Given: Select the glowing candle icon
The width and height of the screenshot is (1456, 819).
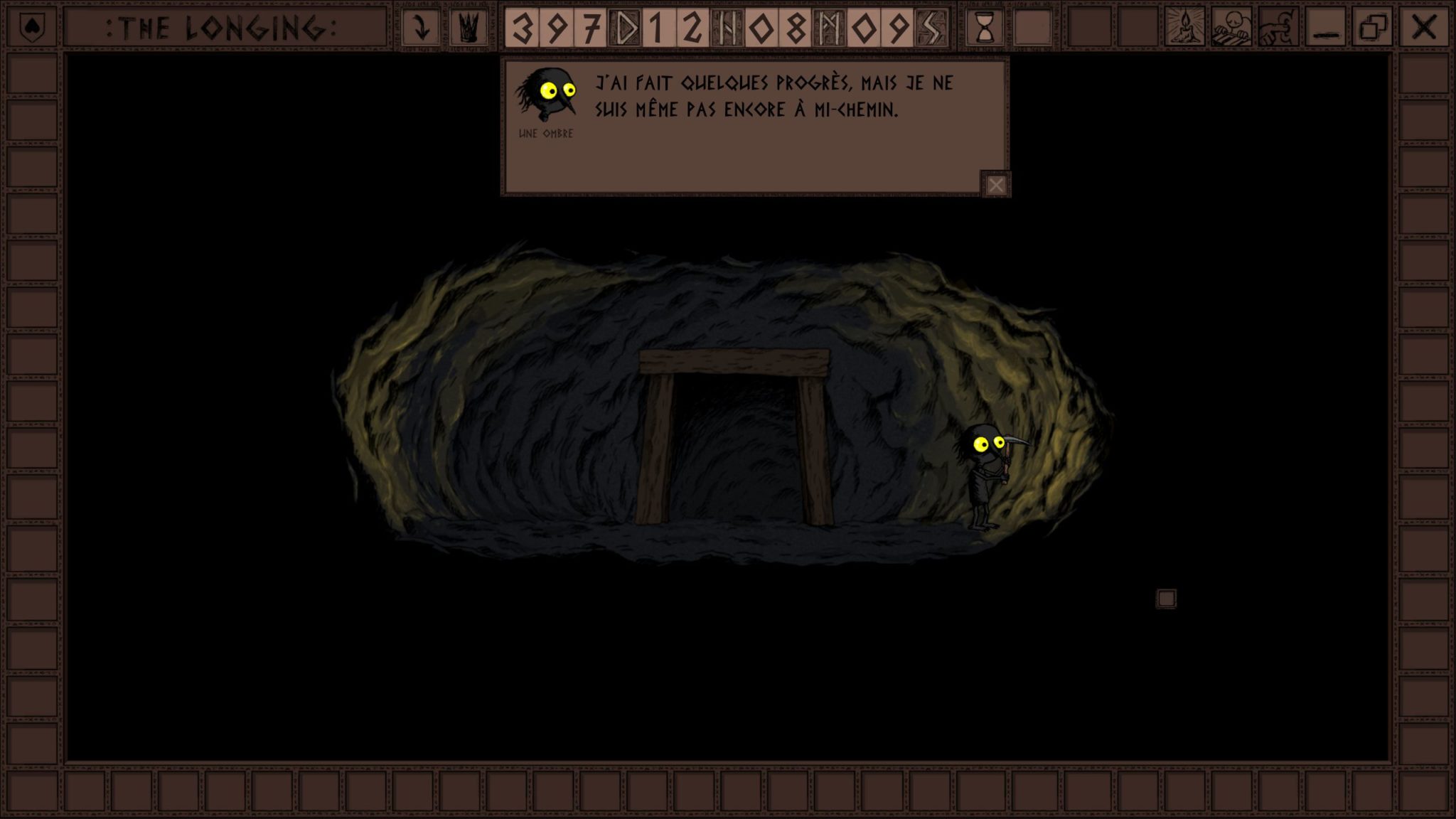Looking at the screenshot, I should pos(1184,28).
